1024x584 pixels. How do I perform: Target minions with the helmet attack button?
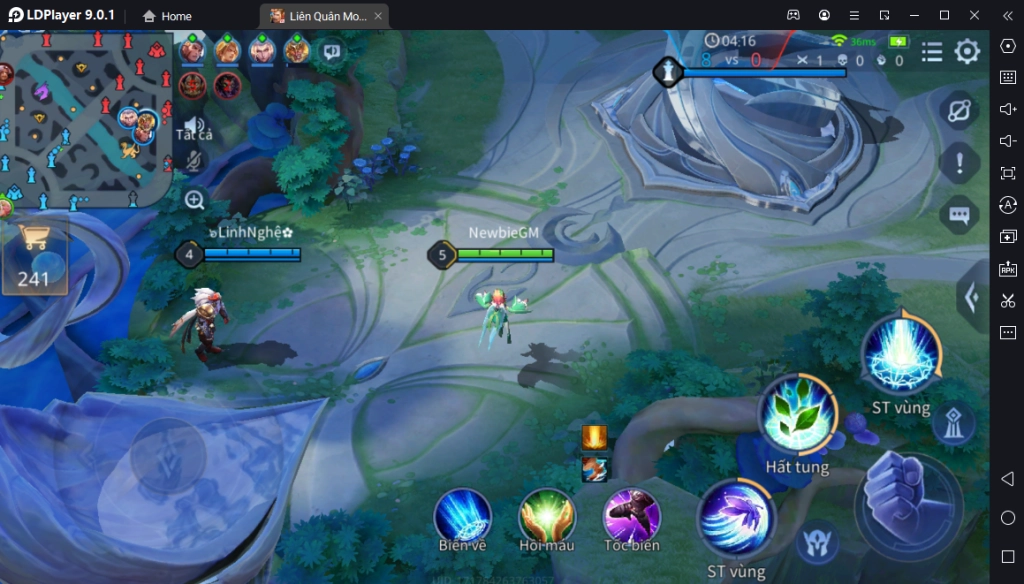pos(816,542)
